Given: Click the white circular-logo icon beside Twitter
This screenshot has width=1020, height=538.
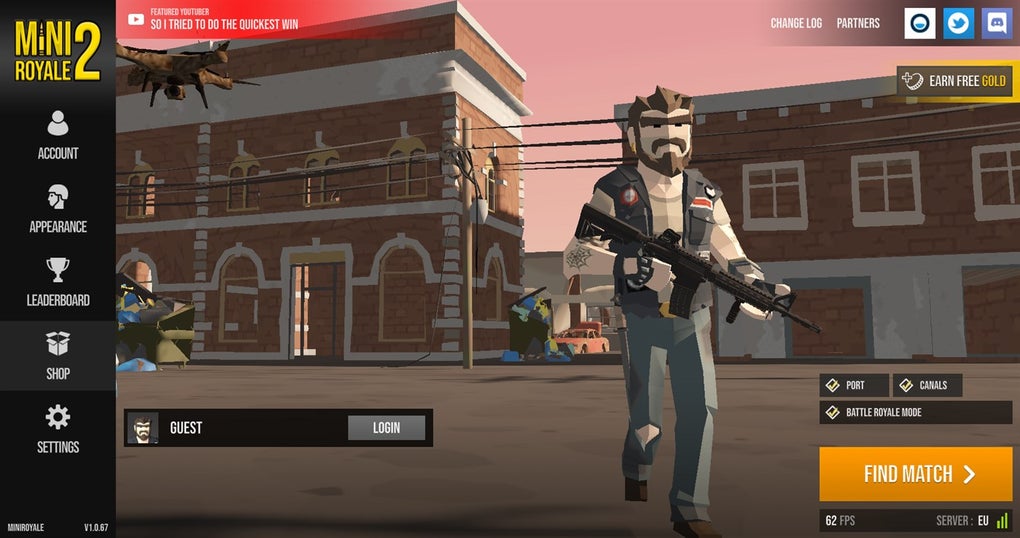Looking at the screenshot, I should point(920,23).
